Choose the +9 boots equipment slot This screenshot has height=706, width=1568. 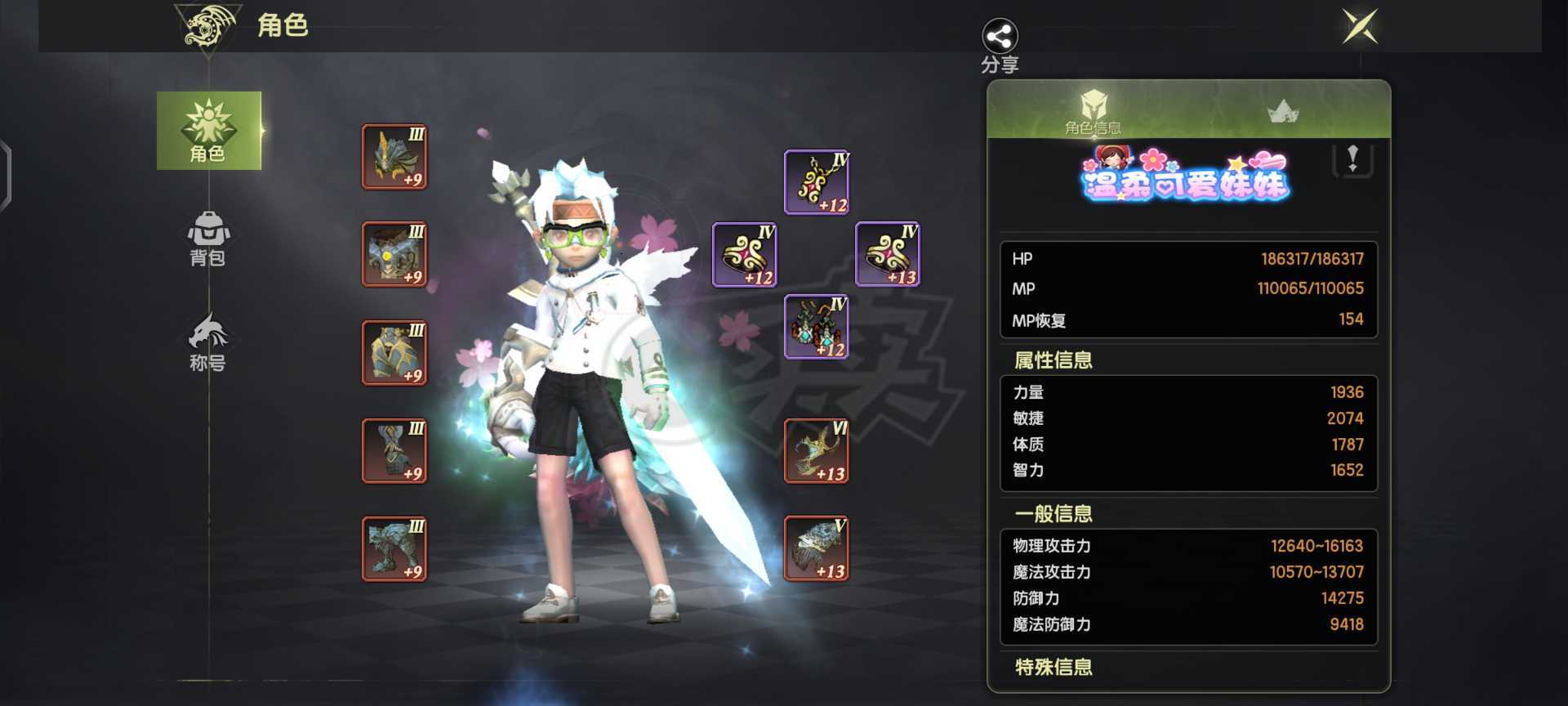pyautogui.click(x=394, y=549)
